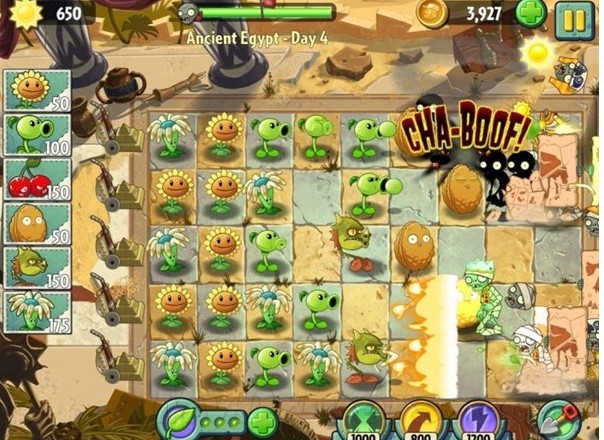The height and width of the screenshot is (440, 604).
Task: Choose the Bonk Choy seed packet
Action: click(x=38, y=268)
